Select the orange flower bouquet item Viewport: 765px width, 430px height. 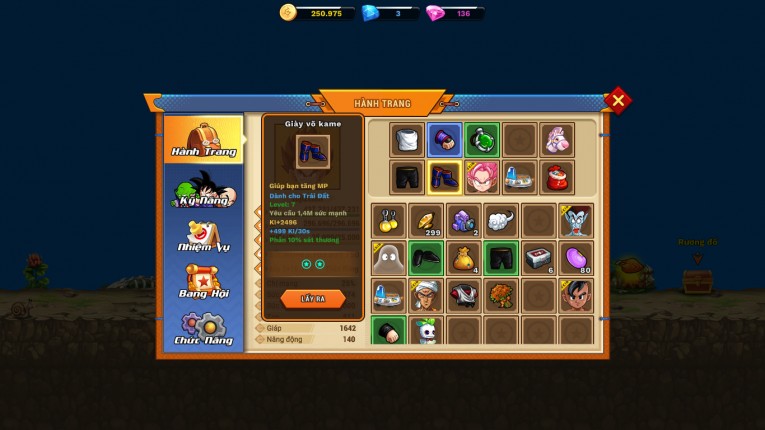501,295
